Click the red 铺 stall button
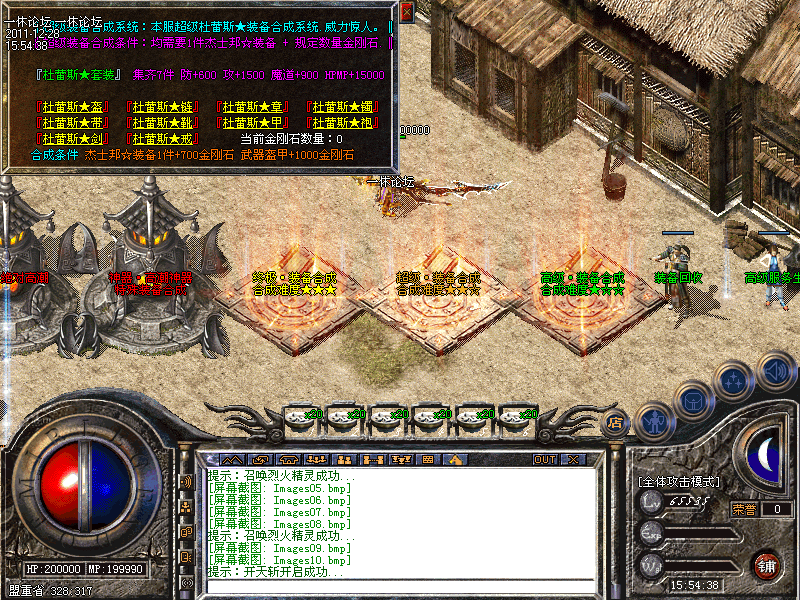Screen dimensions: 800x600 click(x=767, y=565)
